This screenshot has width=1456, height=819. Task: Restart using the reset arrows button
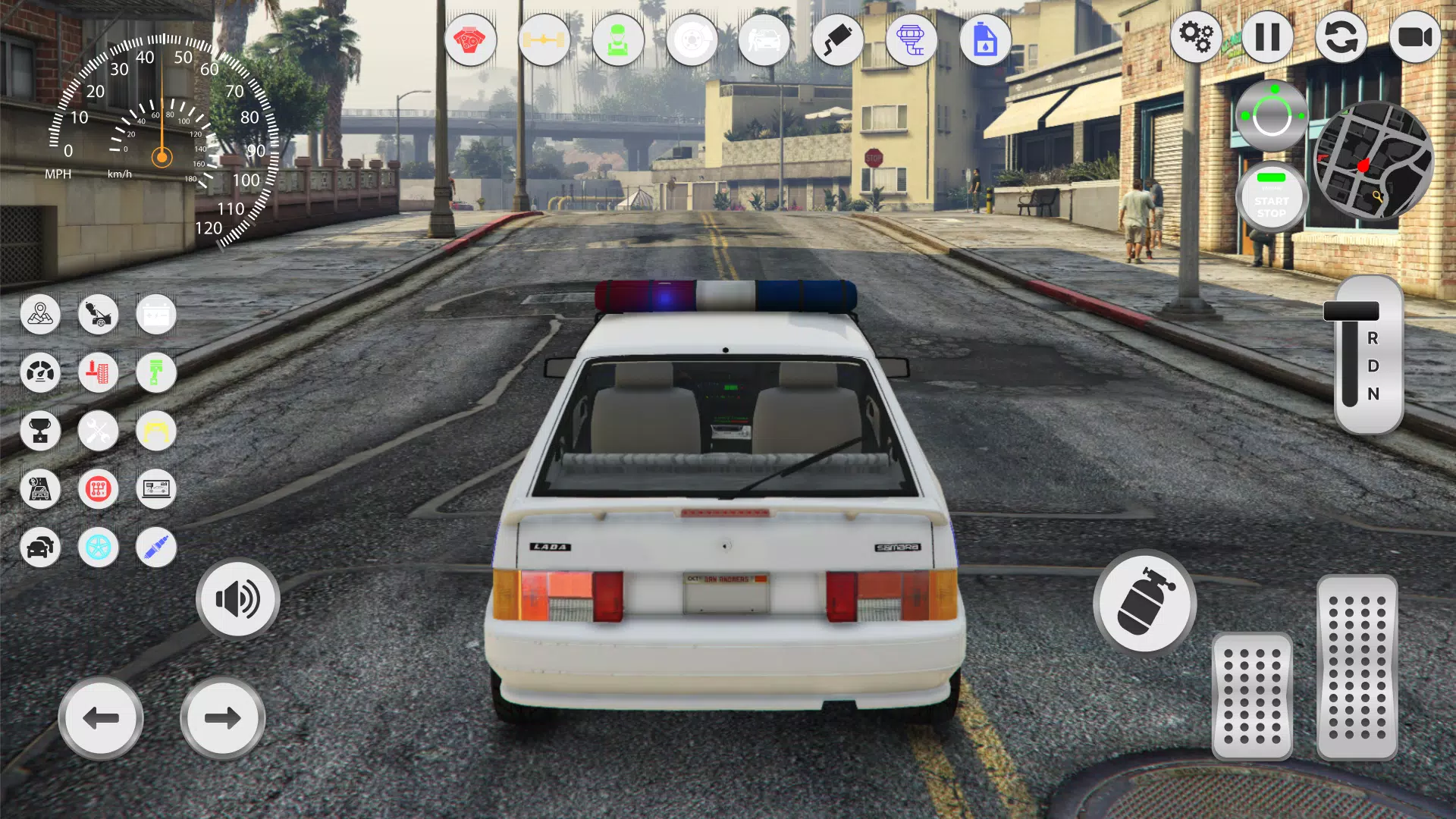pyautogui.click(x=1341, y=36)
